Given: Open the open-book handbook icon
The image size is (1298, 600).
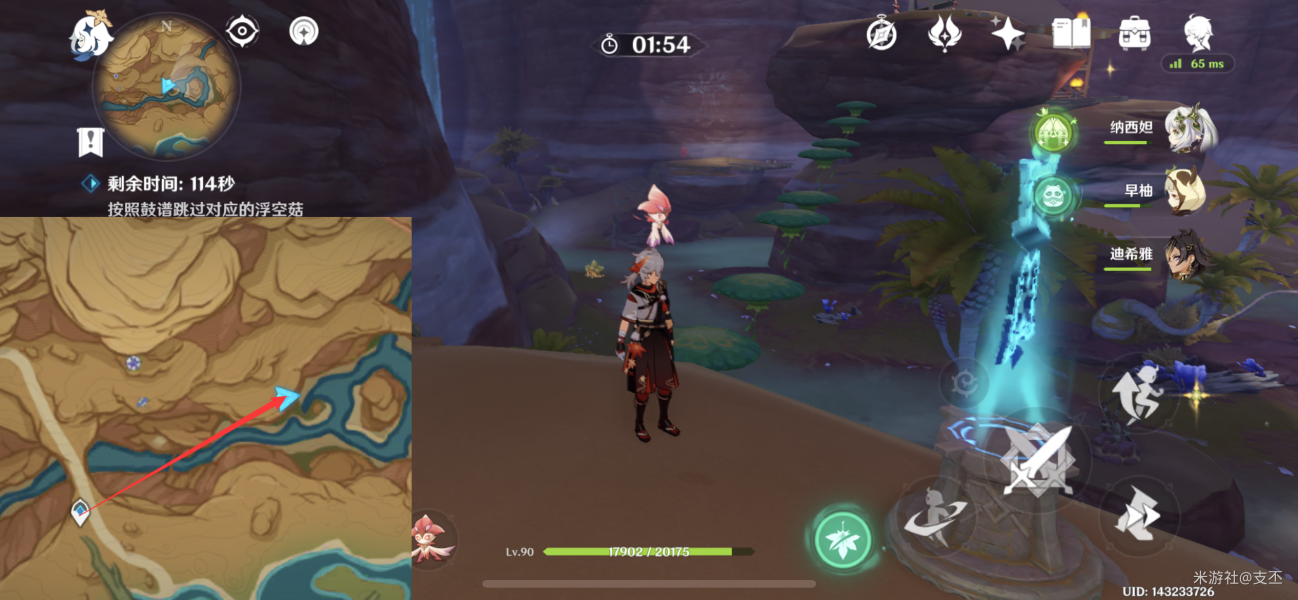Looking at the screenshot, I should coord(1071,34).
